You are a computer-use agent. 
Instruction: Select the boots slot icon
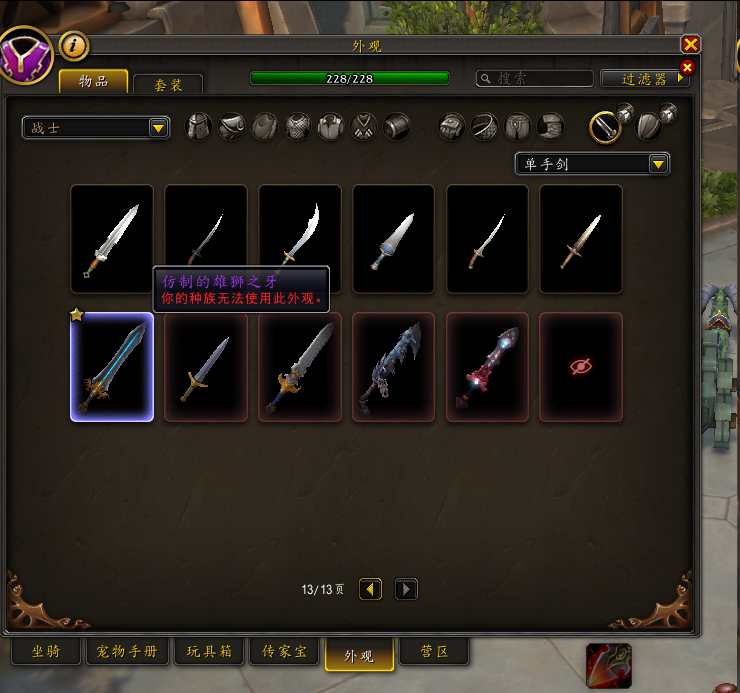551,127
